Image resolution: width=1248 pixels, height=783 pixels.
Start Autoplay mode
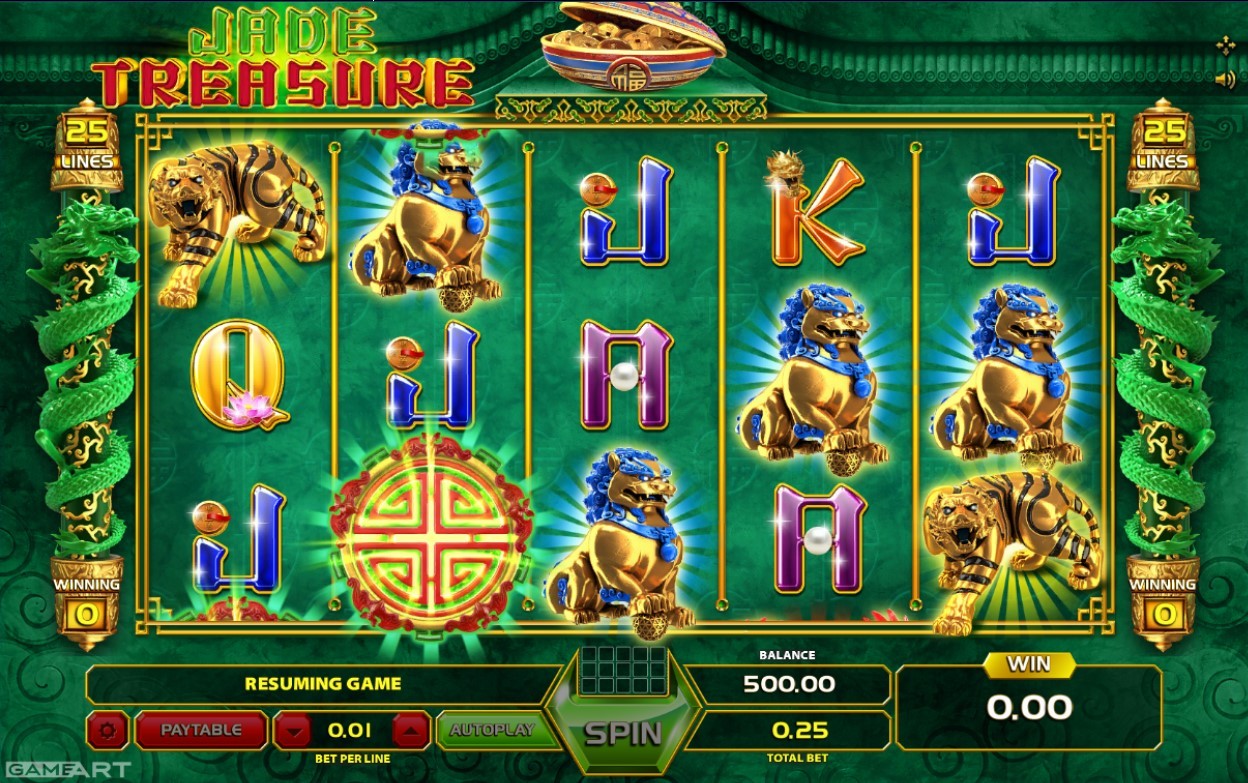(492, 730)
